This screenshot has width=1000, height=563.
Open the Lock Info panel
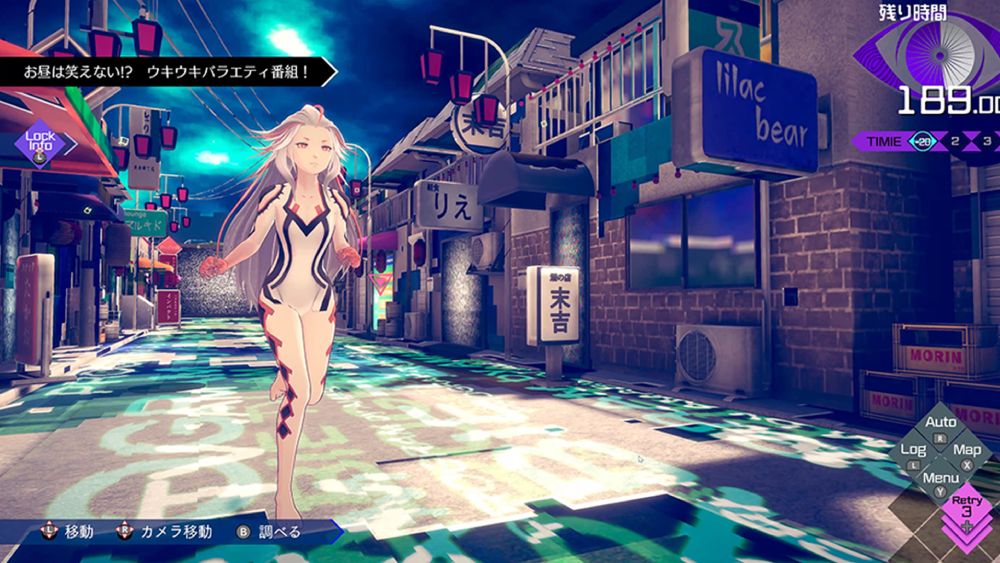tap(40, 143)
